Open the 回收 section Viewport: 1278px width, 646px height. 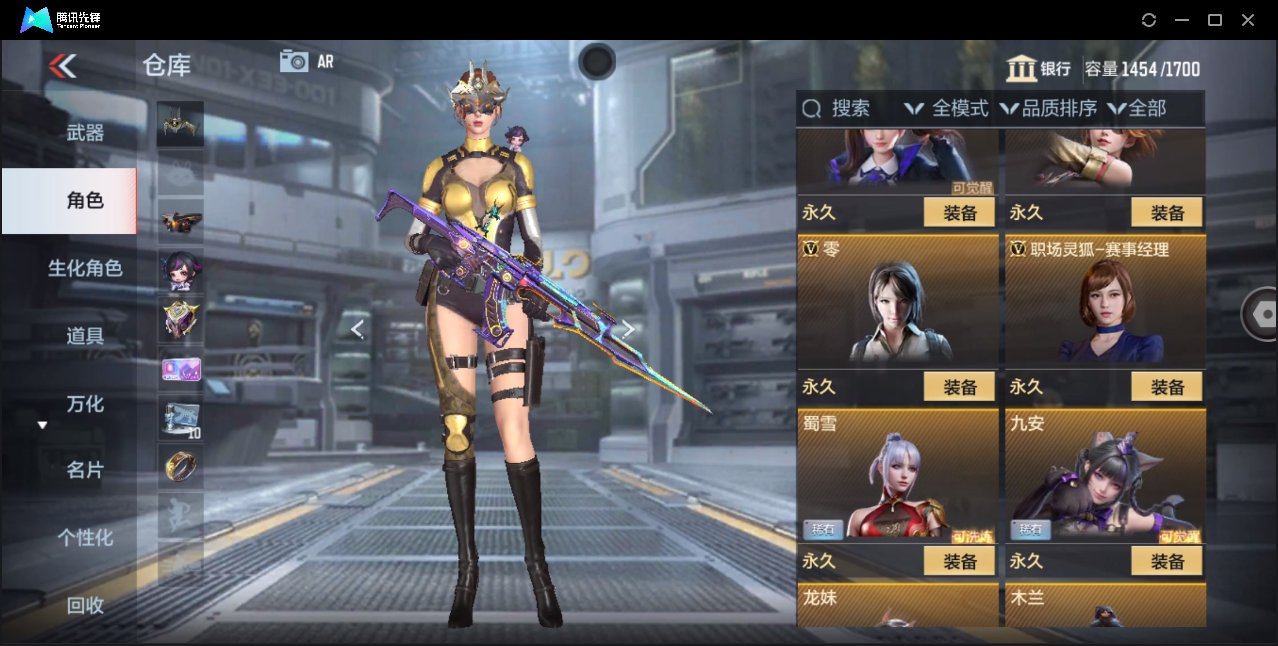[85, 605]
